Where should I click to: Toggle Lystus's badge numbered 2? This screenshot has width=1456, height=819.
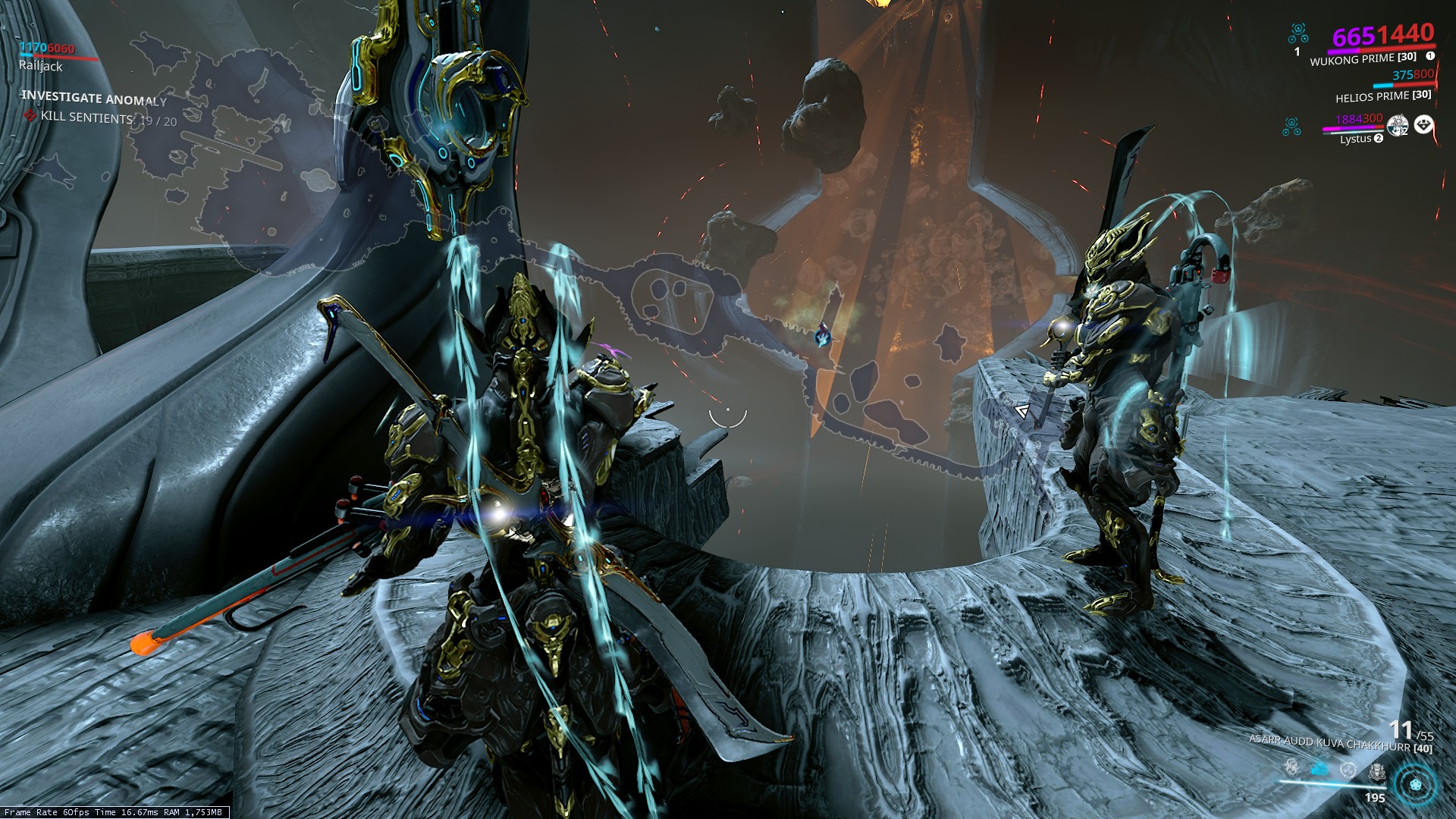click(1379, 138)
